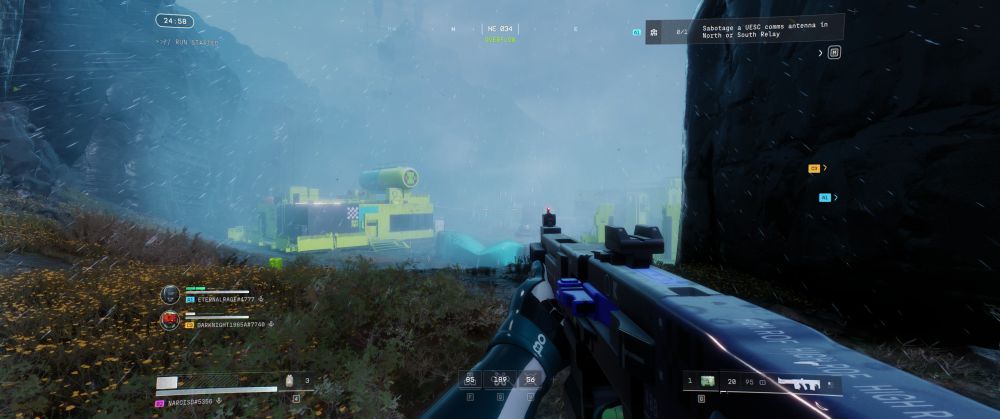
Task: Activate the ability slot showing 85
Action: point(470,379)
